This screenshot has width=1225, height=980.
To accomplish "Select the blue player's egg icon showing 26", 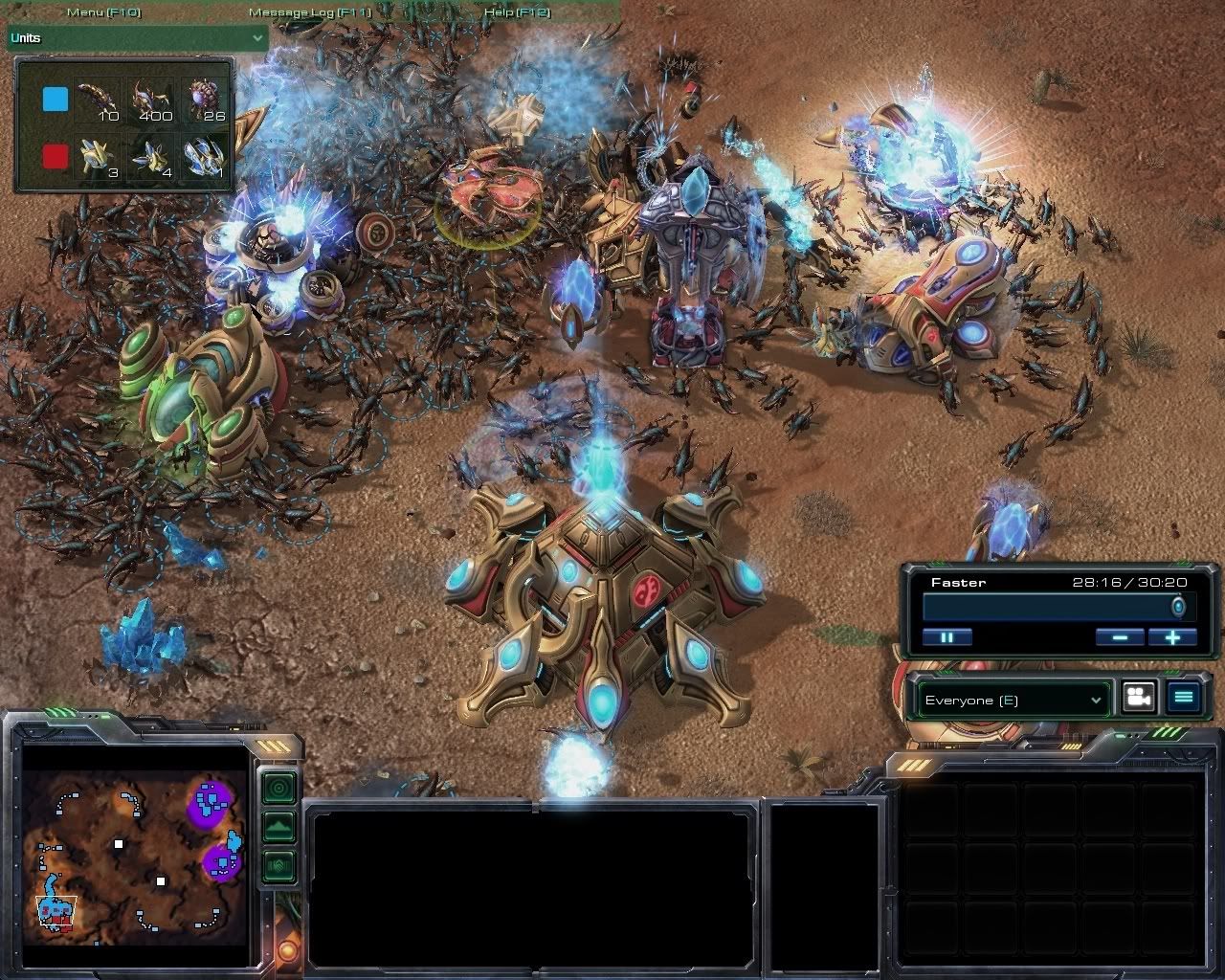I will tap(206, 101).
